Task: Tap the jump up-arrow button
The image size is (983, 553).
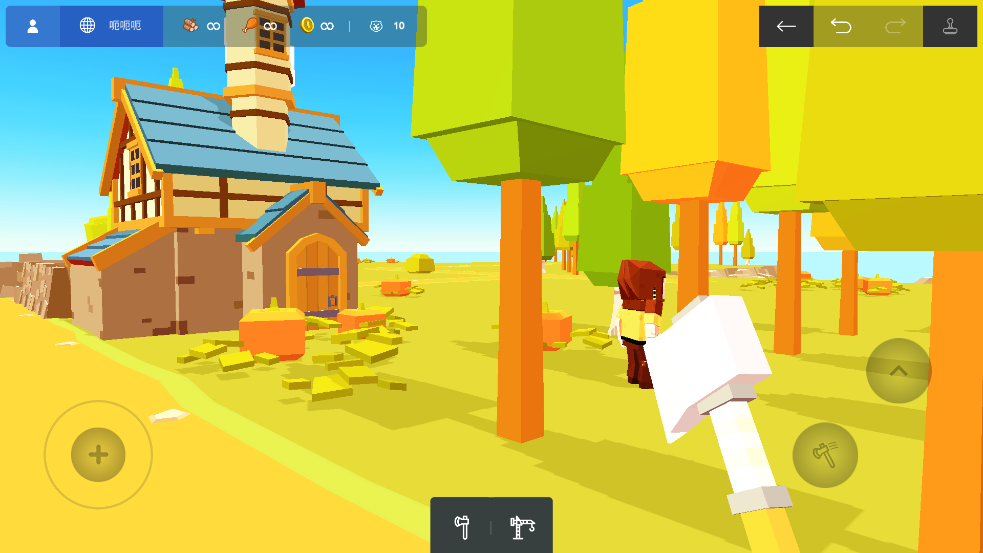Action: click(x=898, y=371)
